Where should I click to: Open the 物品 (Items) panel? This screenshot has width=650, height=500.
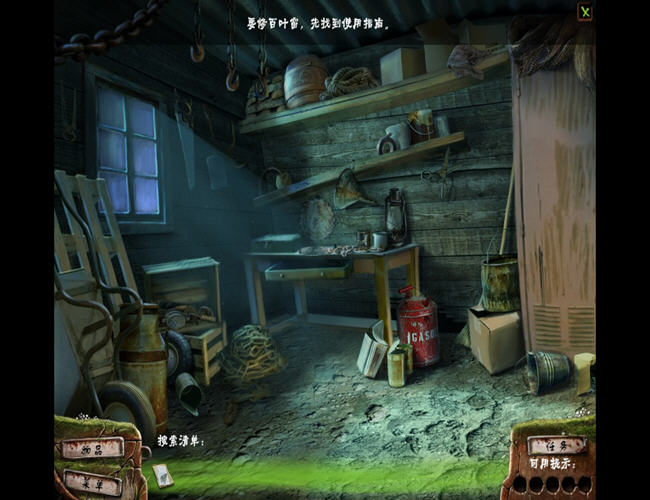click(x=92, y=448)
